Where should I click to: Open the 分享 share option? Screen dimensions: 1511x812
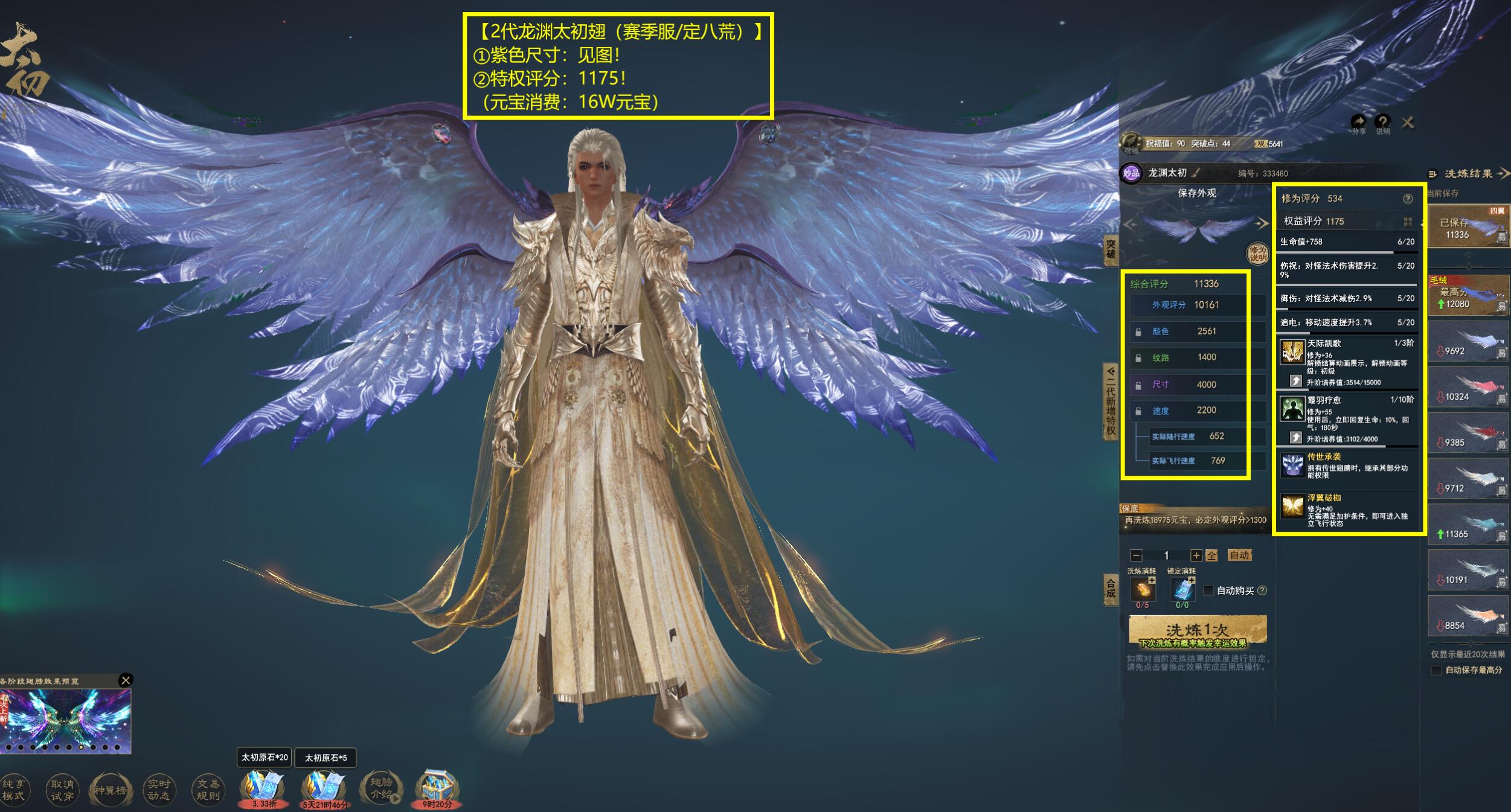click(1358, 123)
